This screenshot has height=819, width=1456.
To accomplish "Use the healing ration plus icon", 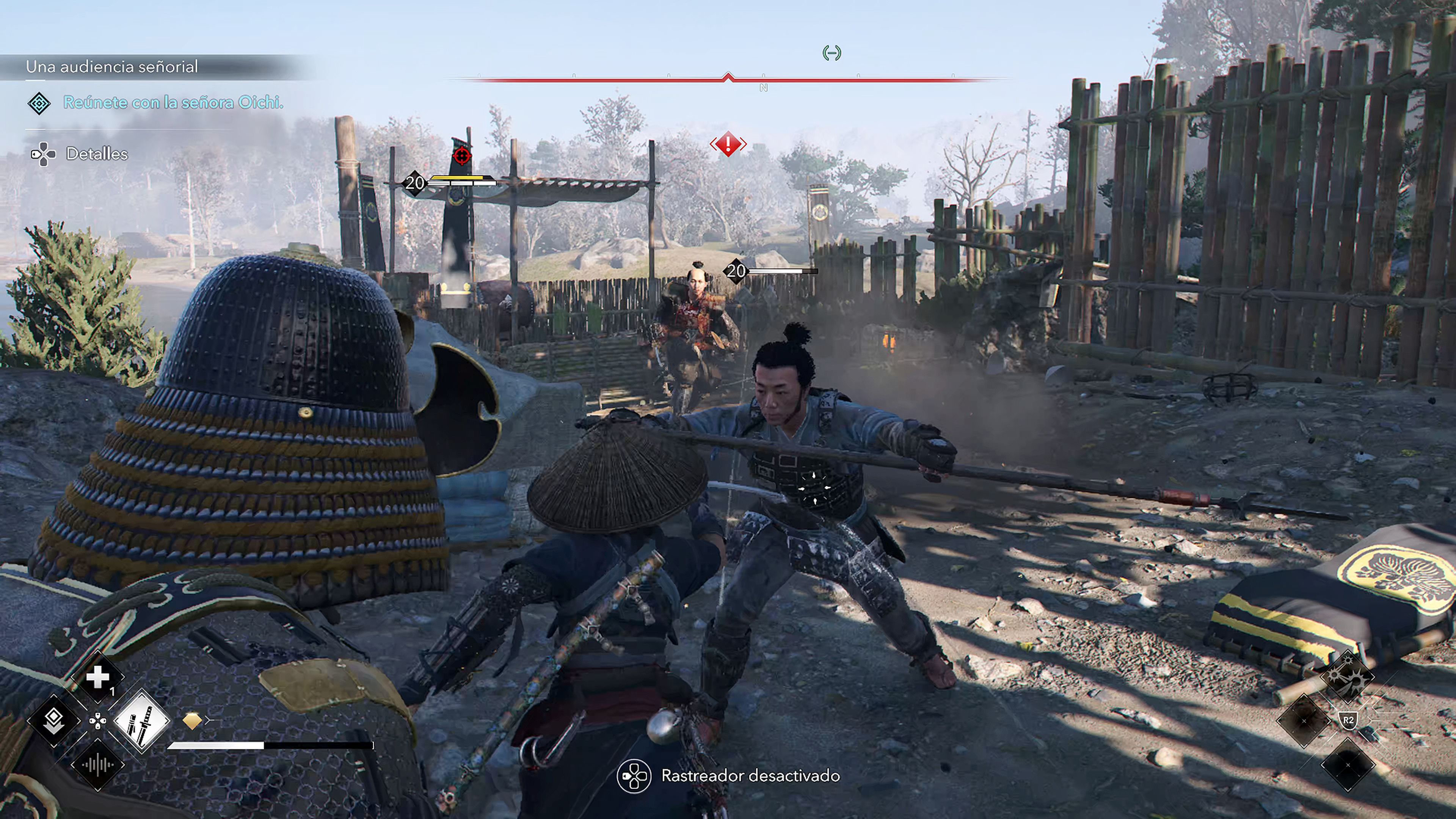I will pyautogui.click(x=97, y=676).
